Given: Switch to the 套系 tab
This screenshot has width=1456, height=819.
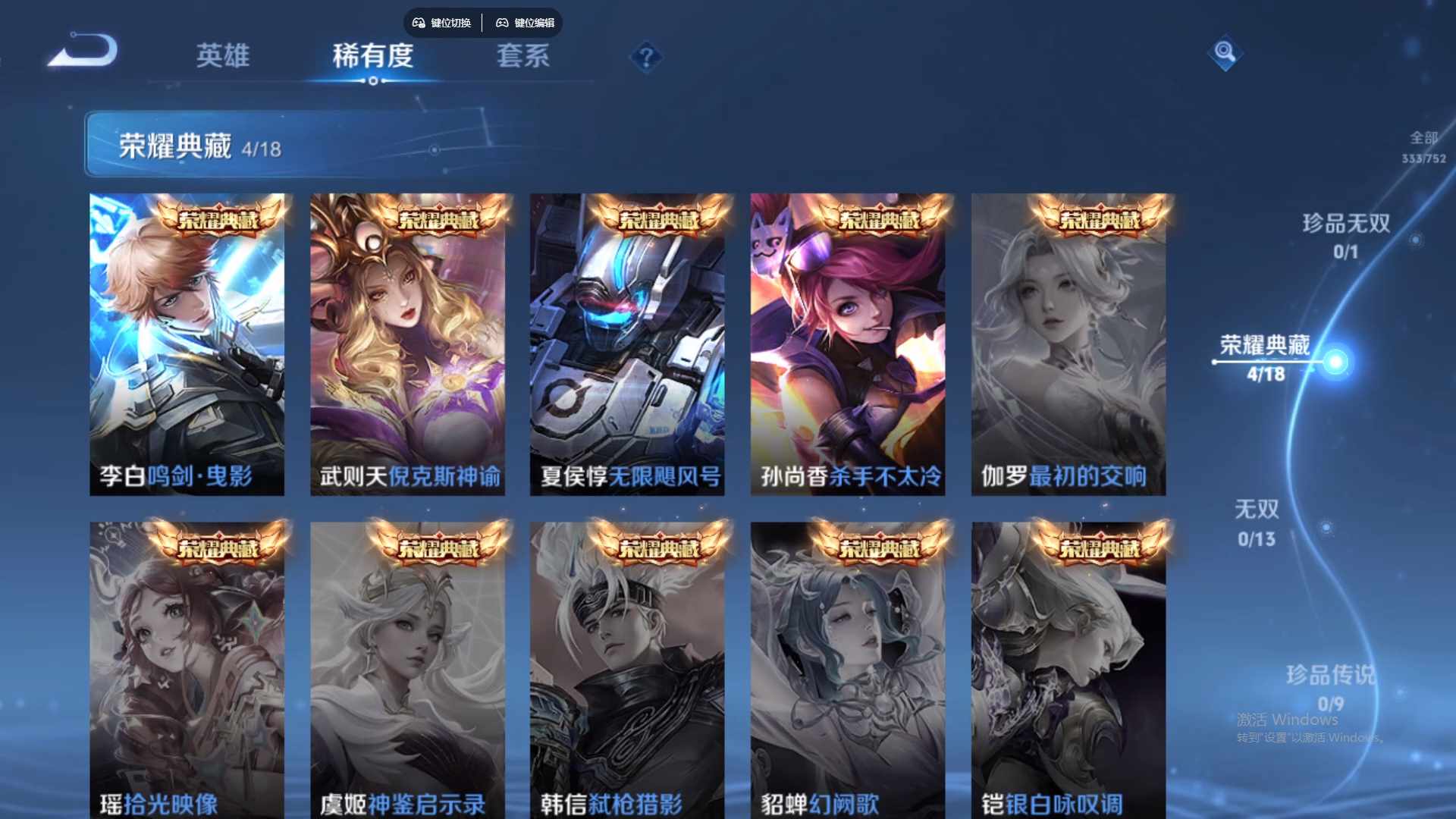Looking at the screenshot, I should coord(523,57).
